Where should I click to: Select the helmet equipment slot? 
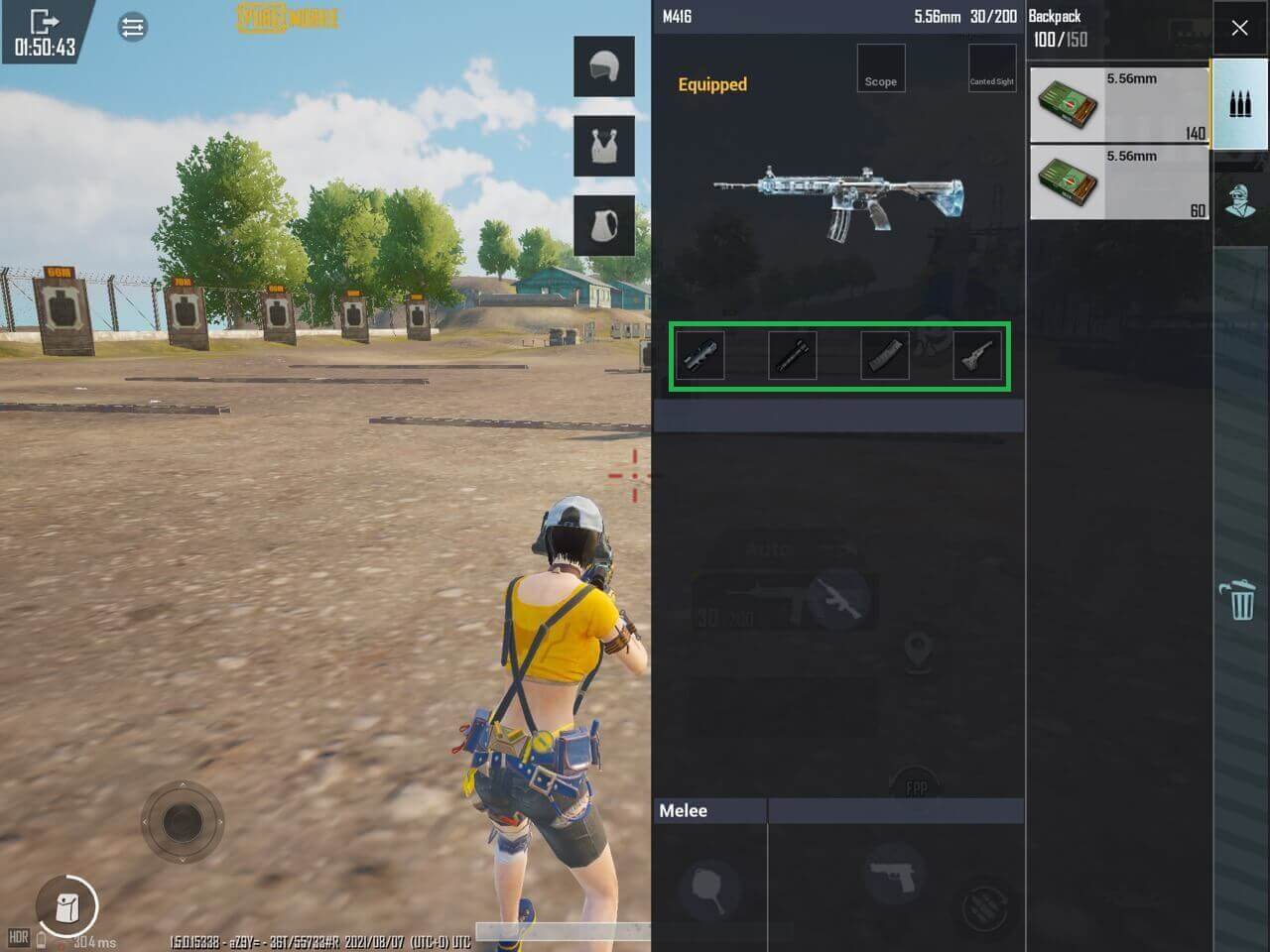coord(603,66)
